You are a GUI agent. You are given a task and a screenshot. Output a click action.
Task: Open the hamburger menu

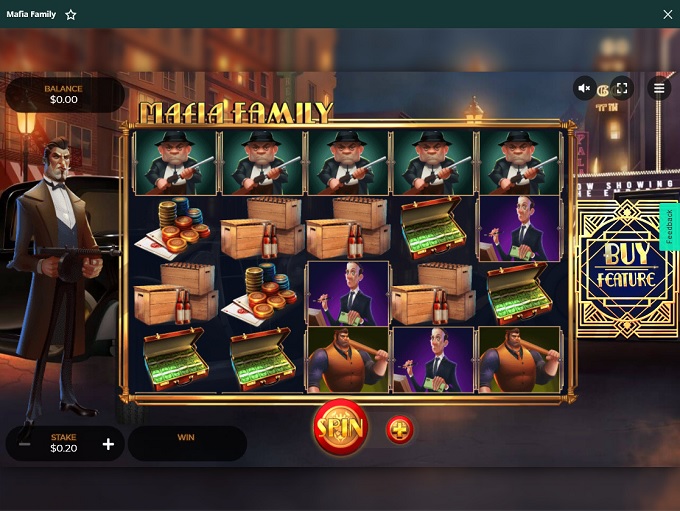click(659, 88)
